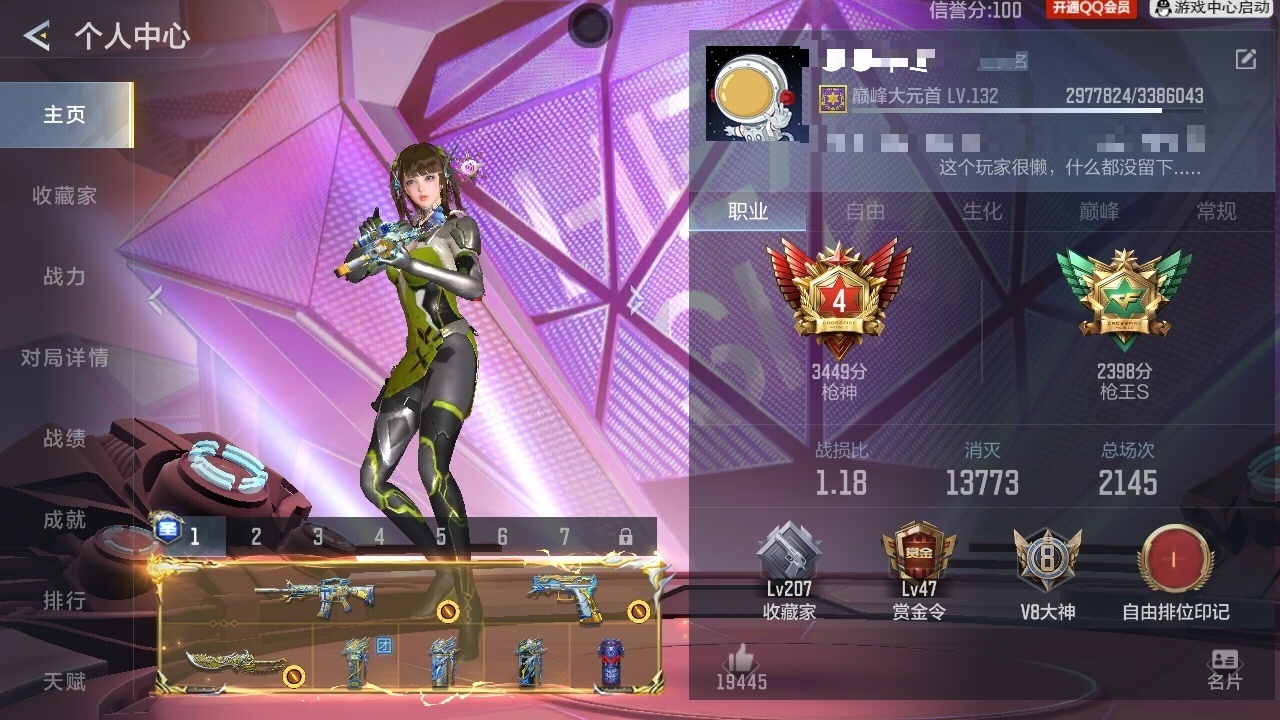Rotate character with the right arrow
This screenshot has width=1280, height=720.
tap(637, 299)
